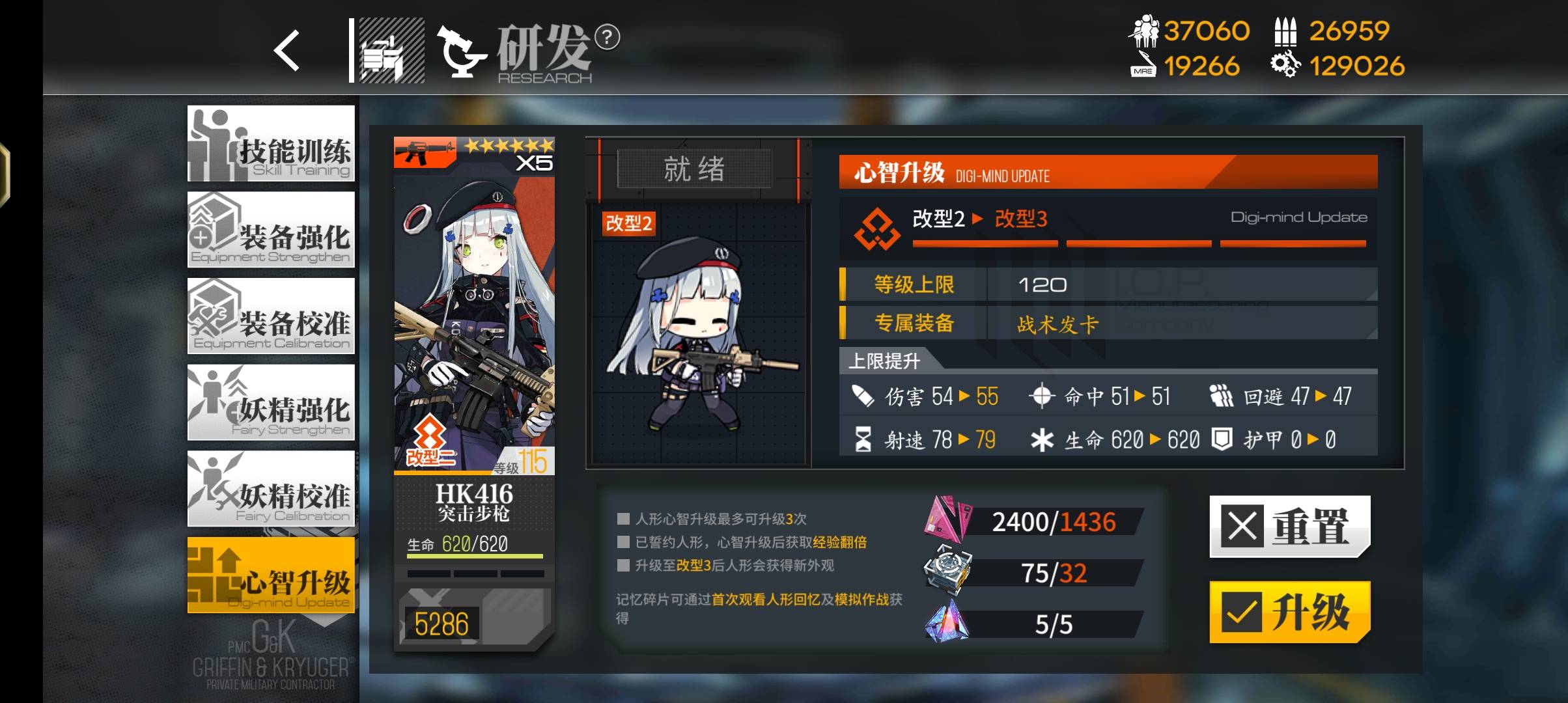This screenshot has width=1568, height=703.
Task: Select the Equipment Calibration tab
Action: (x=271, y=316)
